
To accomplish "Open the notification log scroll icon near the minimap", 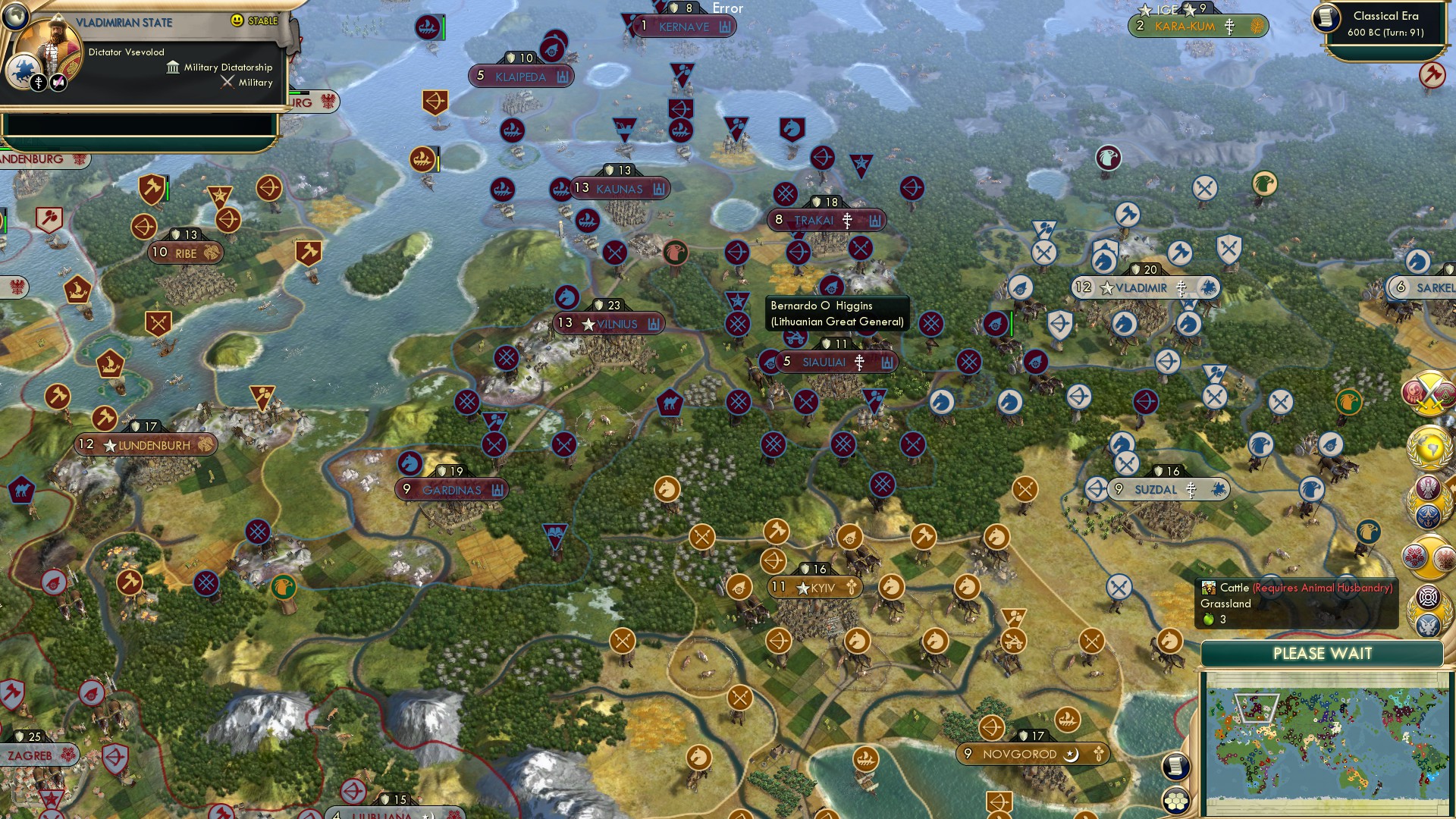I will coord(1177,767).
